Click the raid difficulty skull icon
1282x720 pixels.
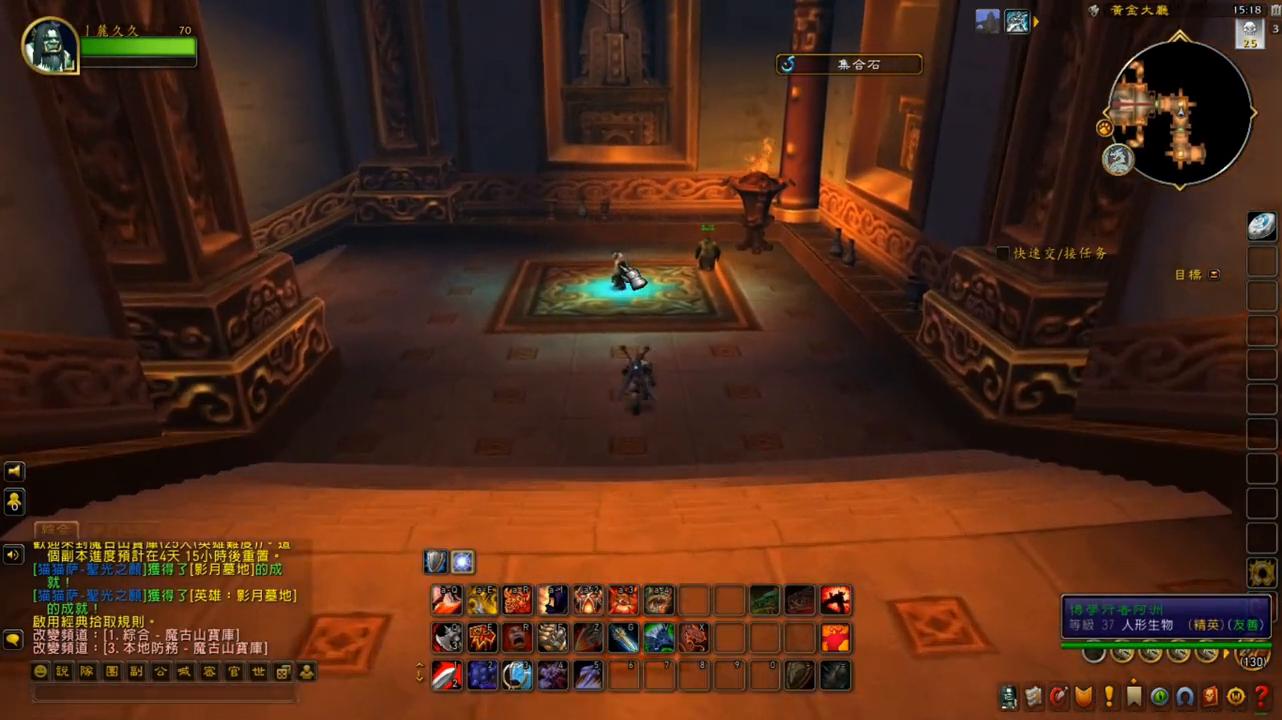tap(1249, 33)
